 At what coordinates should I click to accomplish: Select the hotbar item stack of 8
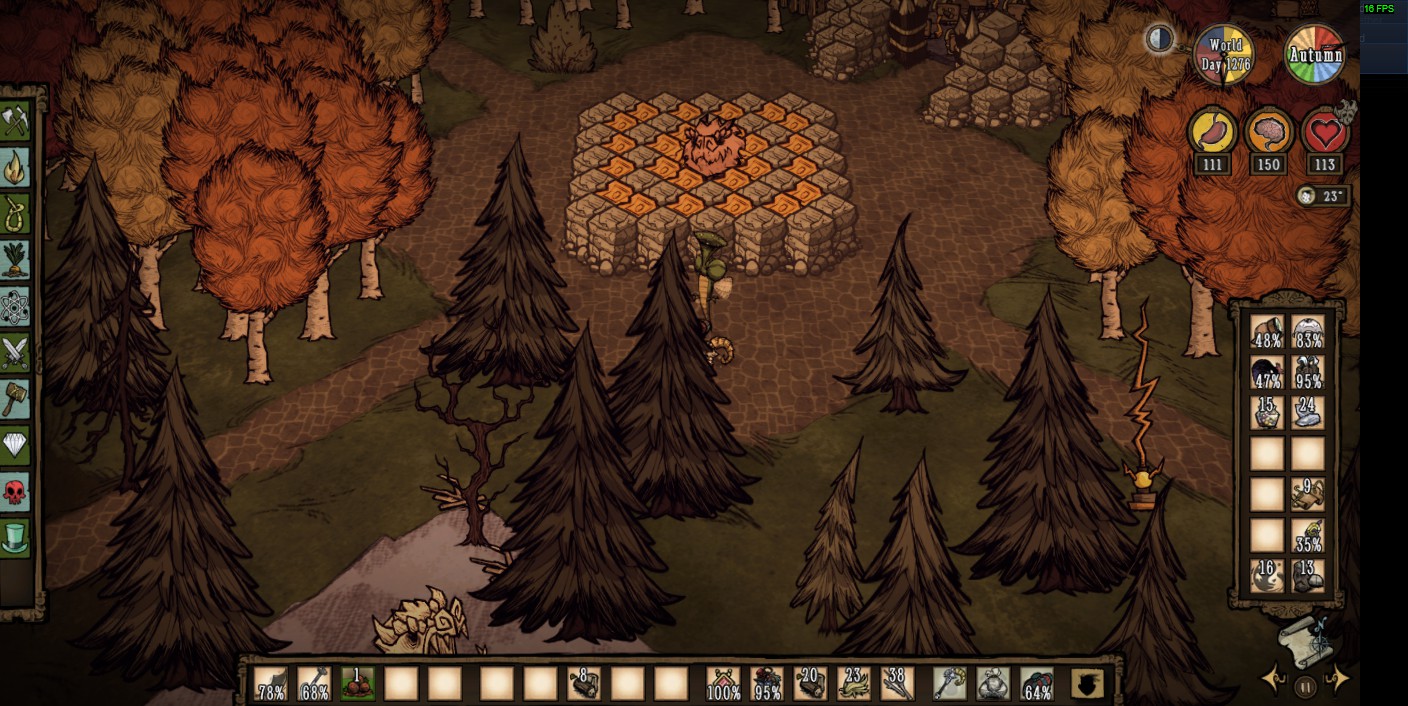[583, 684]
